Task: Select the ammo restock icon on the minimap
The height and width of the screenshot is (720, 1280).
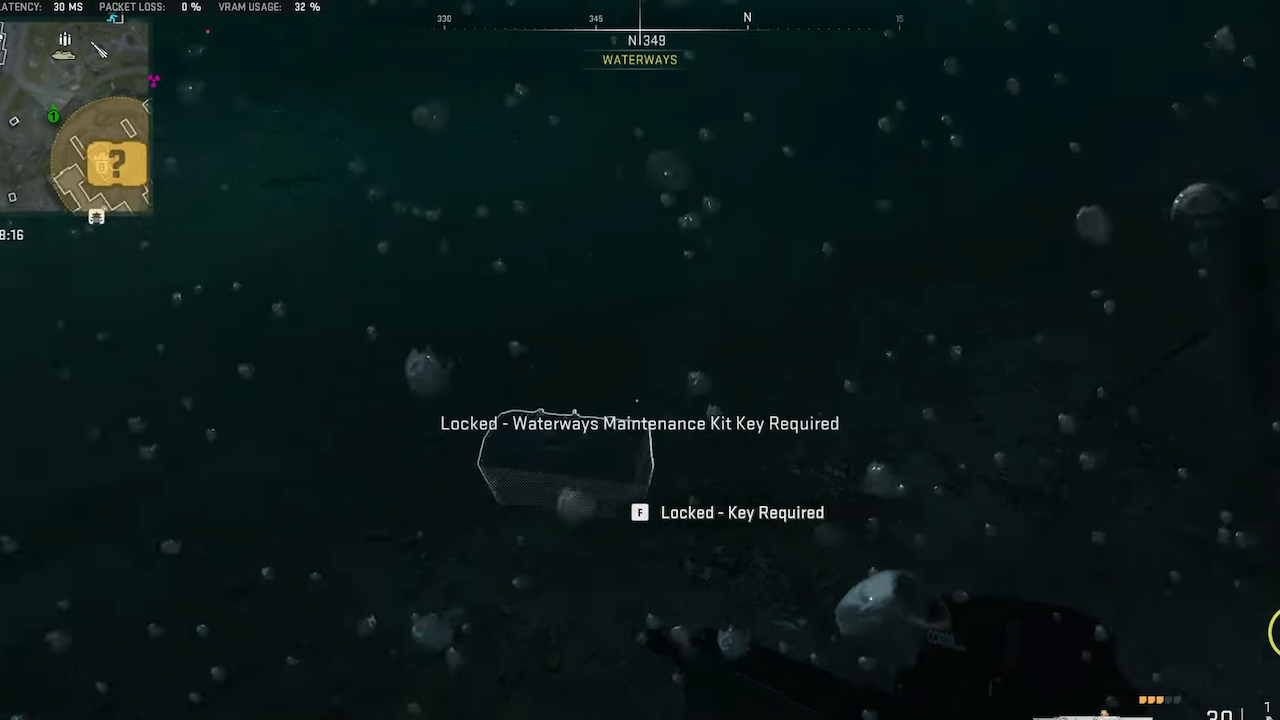Action: pos(64,38)
